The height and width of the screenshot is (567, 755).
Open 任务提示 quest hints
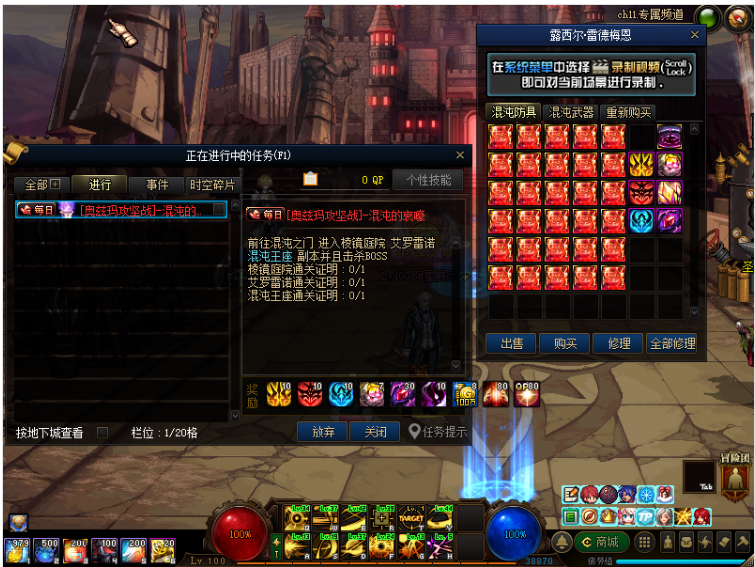pyautogui.click(x=438, y=432)
